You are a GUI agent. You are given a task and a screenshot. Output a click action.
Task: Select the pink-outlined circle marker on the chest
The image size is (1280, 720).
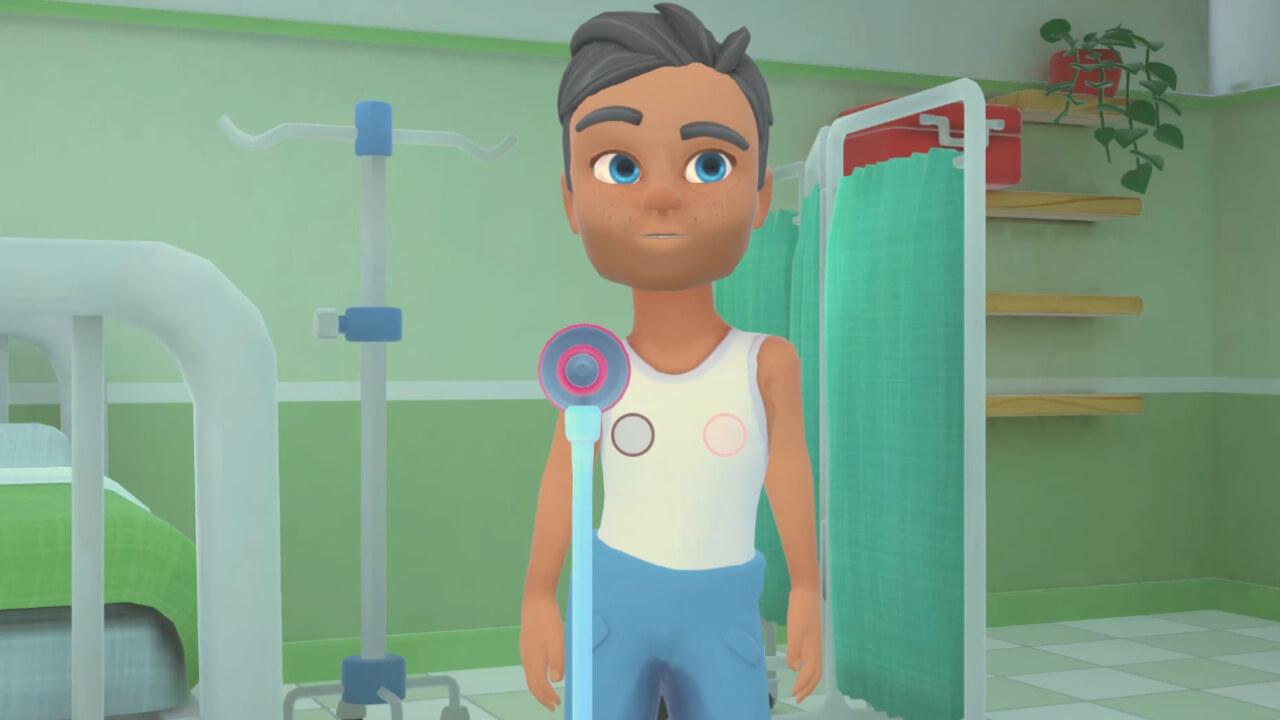tap(725, 435)
